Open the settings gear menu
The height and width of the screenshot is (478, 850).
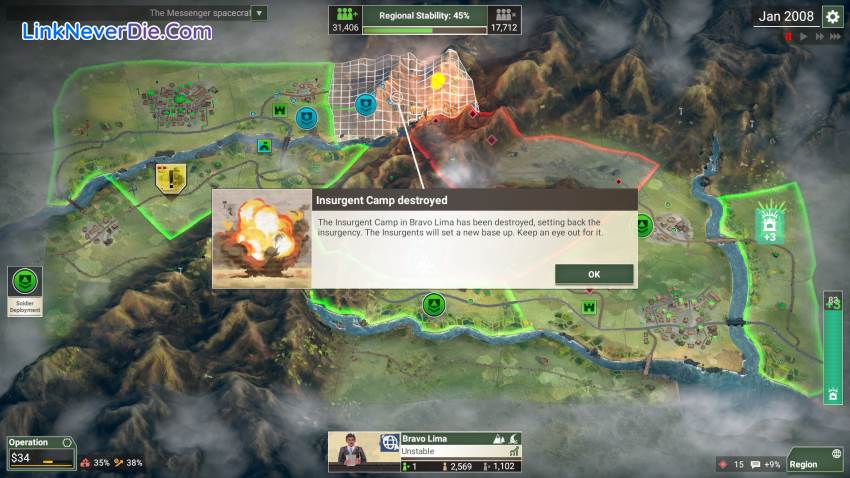pos(832,16)
